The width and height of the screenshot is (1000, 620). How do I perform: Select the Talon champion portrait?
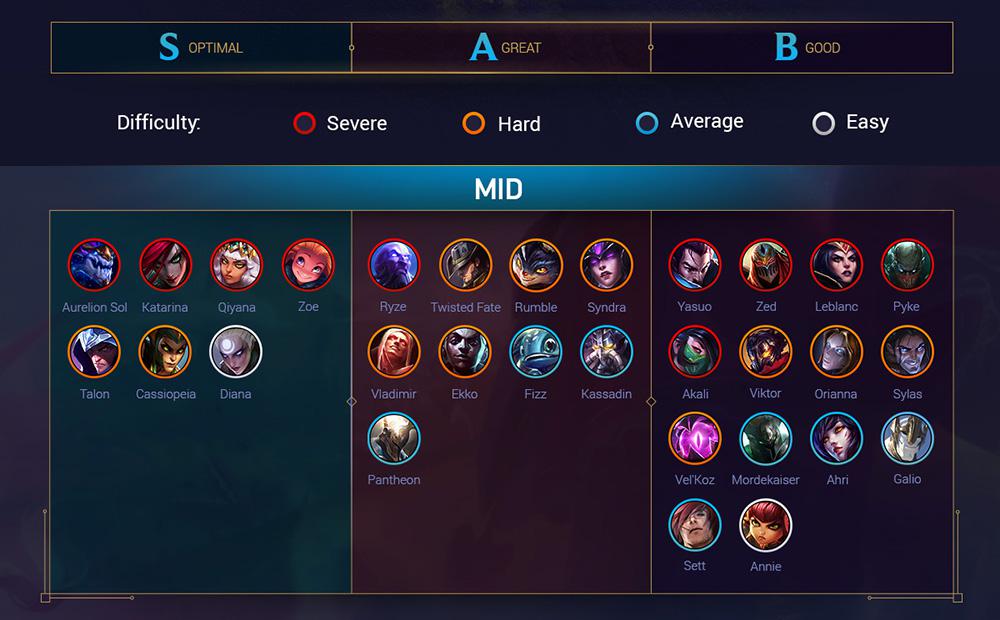(x=94, y=352)
